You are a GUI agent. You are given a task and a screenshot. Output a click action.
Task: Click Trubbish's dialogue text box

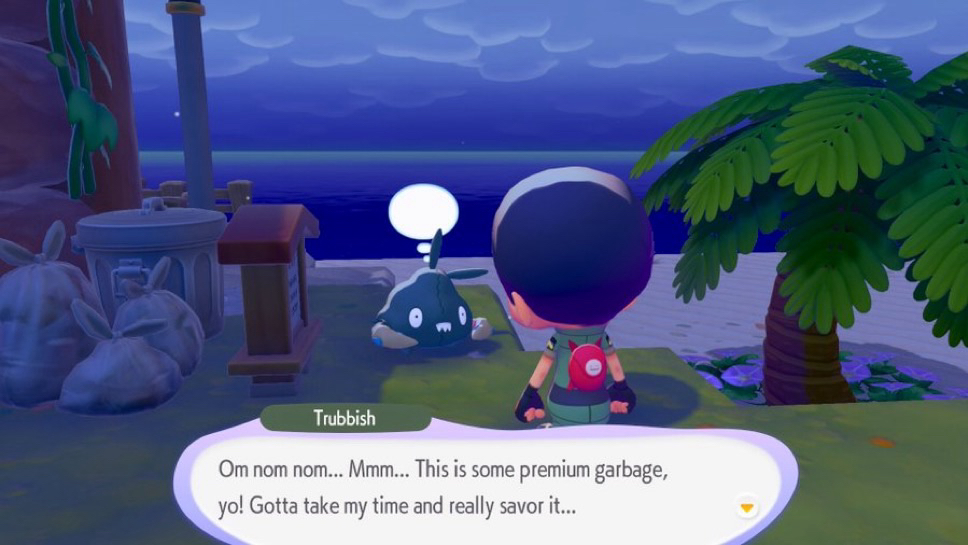click(480, 487)
